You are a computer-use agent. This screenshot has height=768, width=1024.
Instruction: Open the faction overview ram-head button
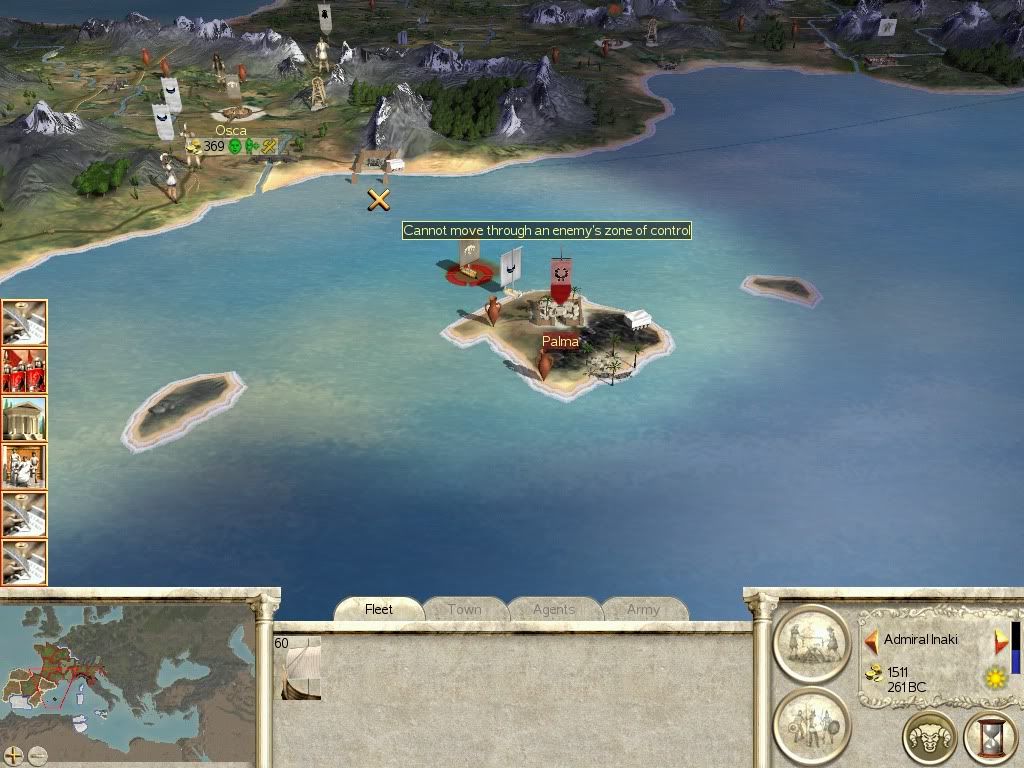[929, 739]
